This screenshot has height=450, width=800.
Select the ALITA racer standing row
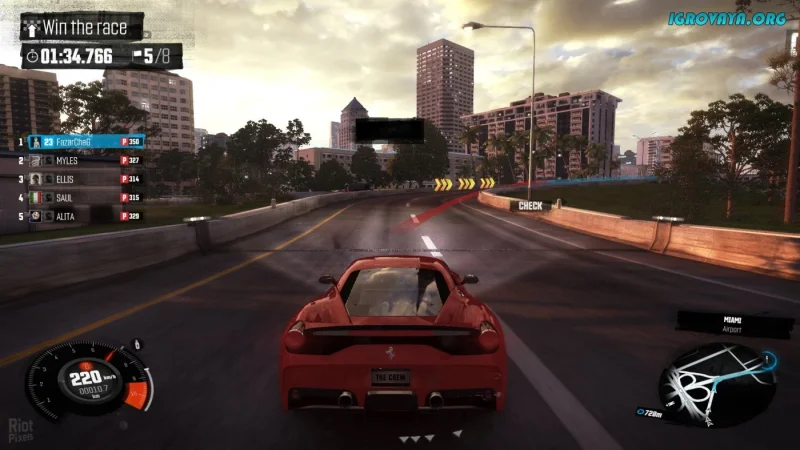[x=86, y=215]
